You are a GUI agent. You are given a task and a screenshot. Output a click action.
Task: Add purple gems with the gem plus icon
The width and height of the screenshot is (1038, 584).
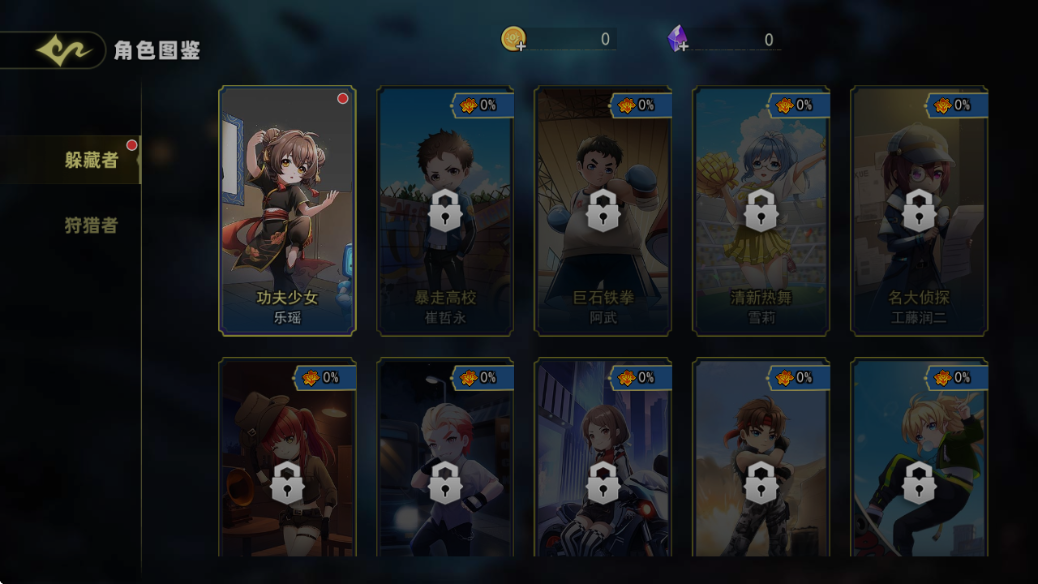coord(679,40)
